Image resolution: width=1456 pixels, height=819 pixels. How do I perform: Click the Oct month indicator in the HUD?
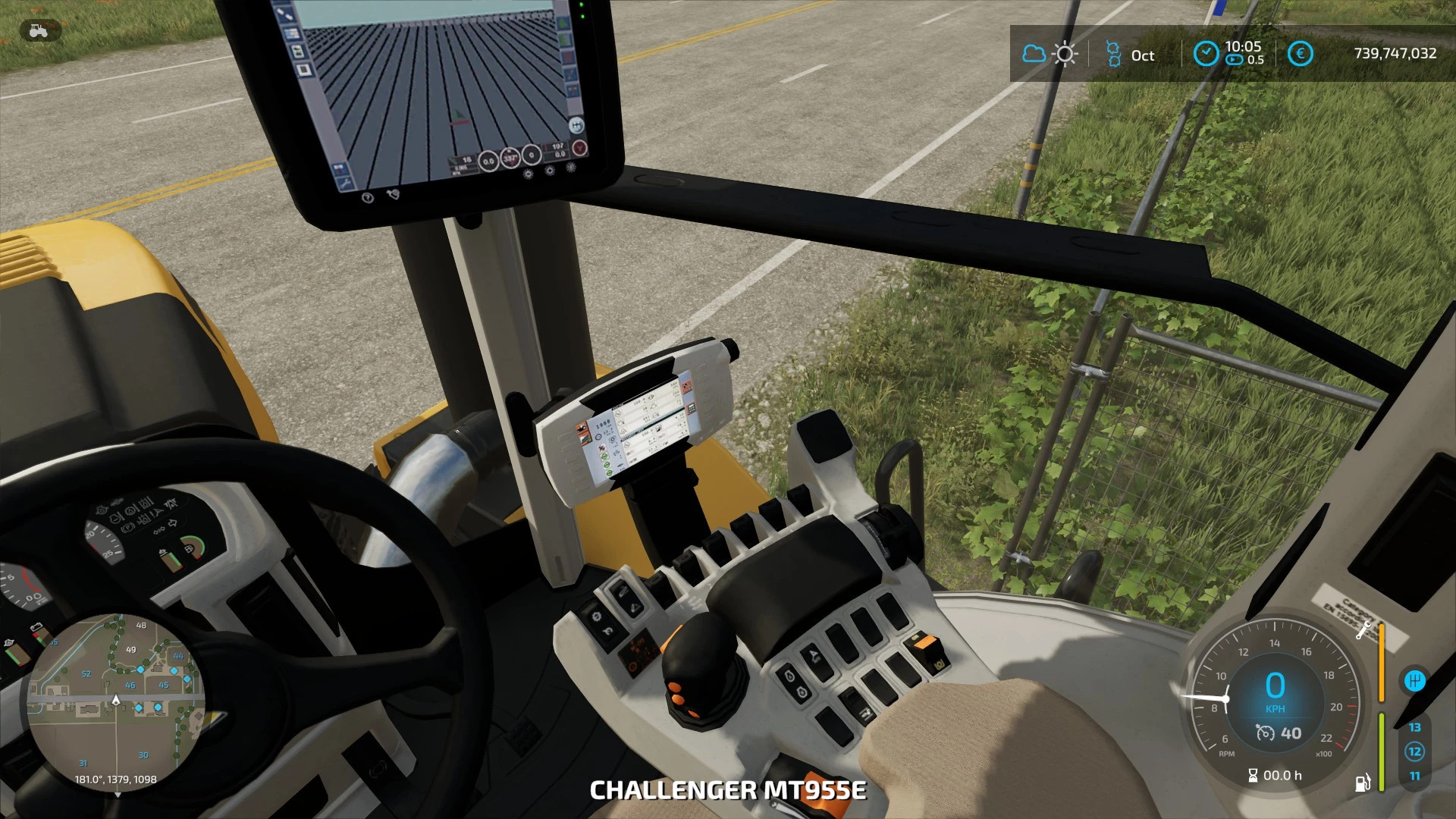pyautogui.click(x=1143, y=55)
